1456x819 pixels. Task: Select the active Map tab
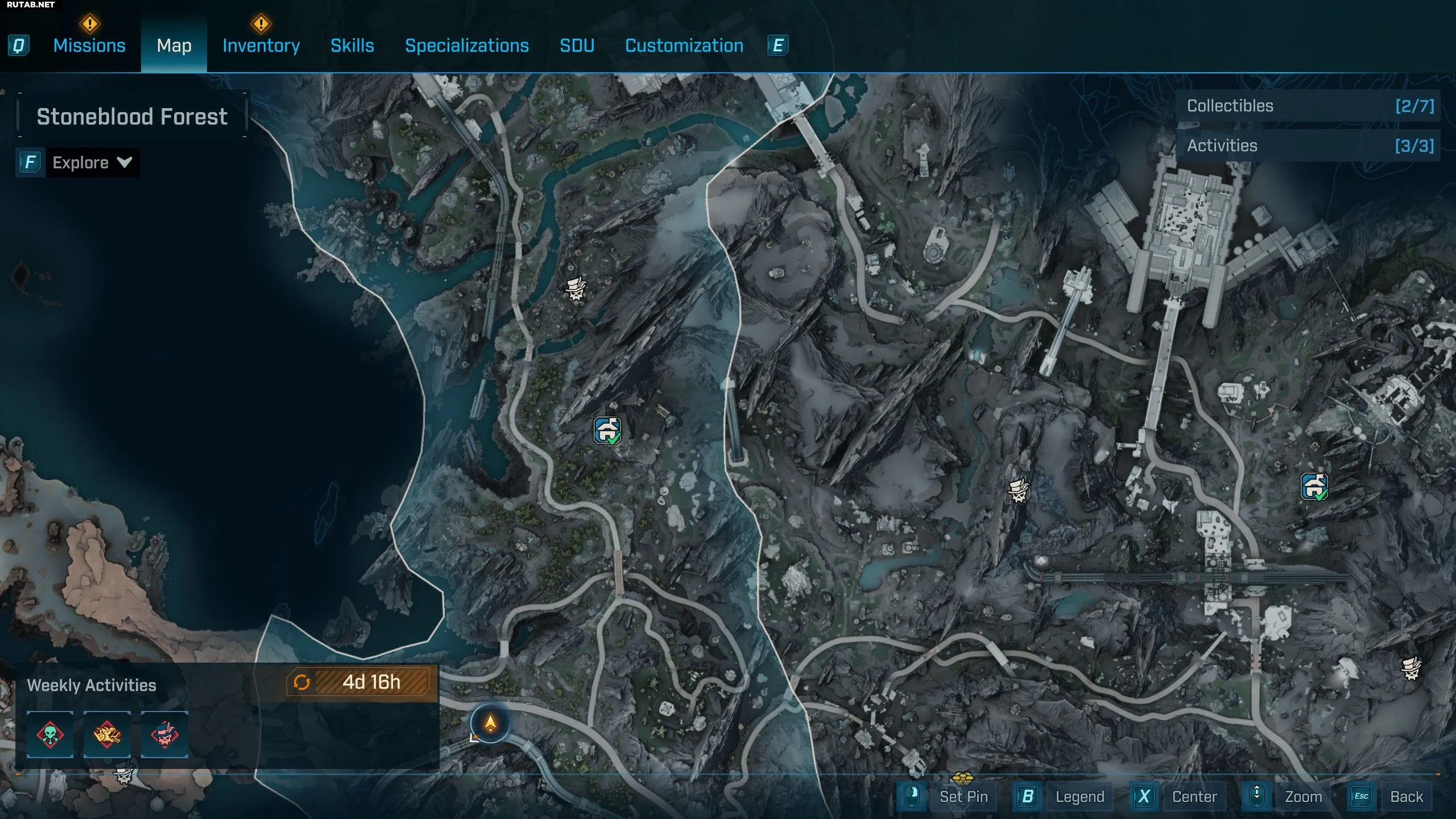(174, 45)
